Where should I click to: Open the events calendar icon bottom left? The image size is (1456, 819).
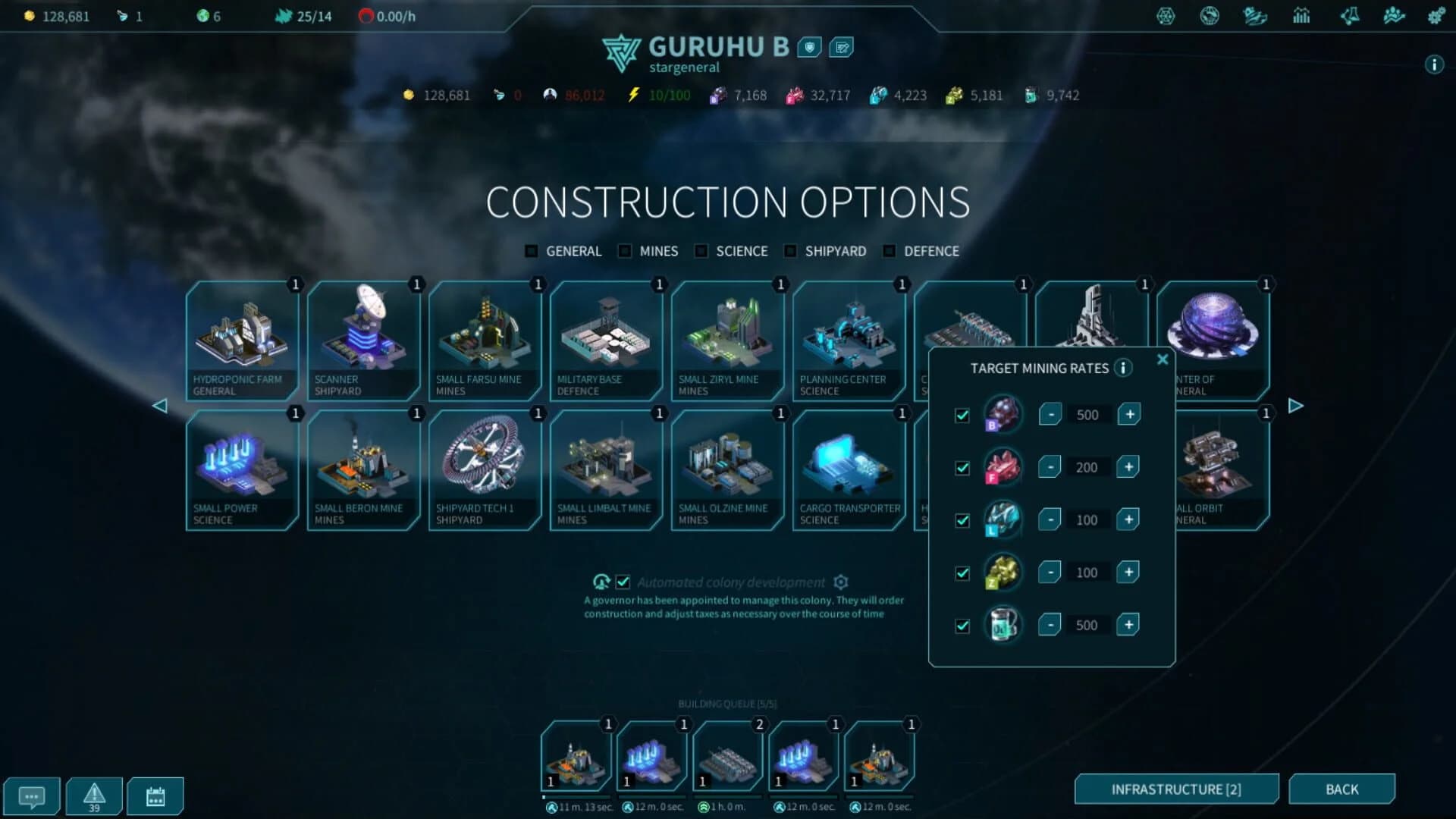[155, 795]
